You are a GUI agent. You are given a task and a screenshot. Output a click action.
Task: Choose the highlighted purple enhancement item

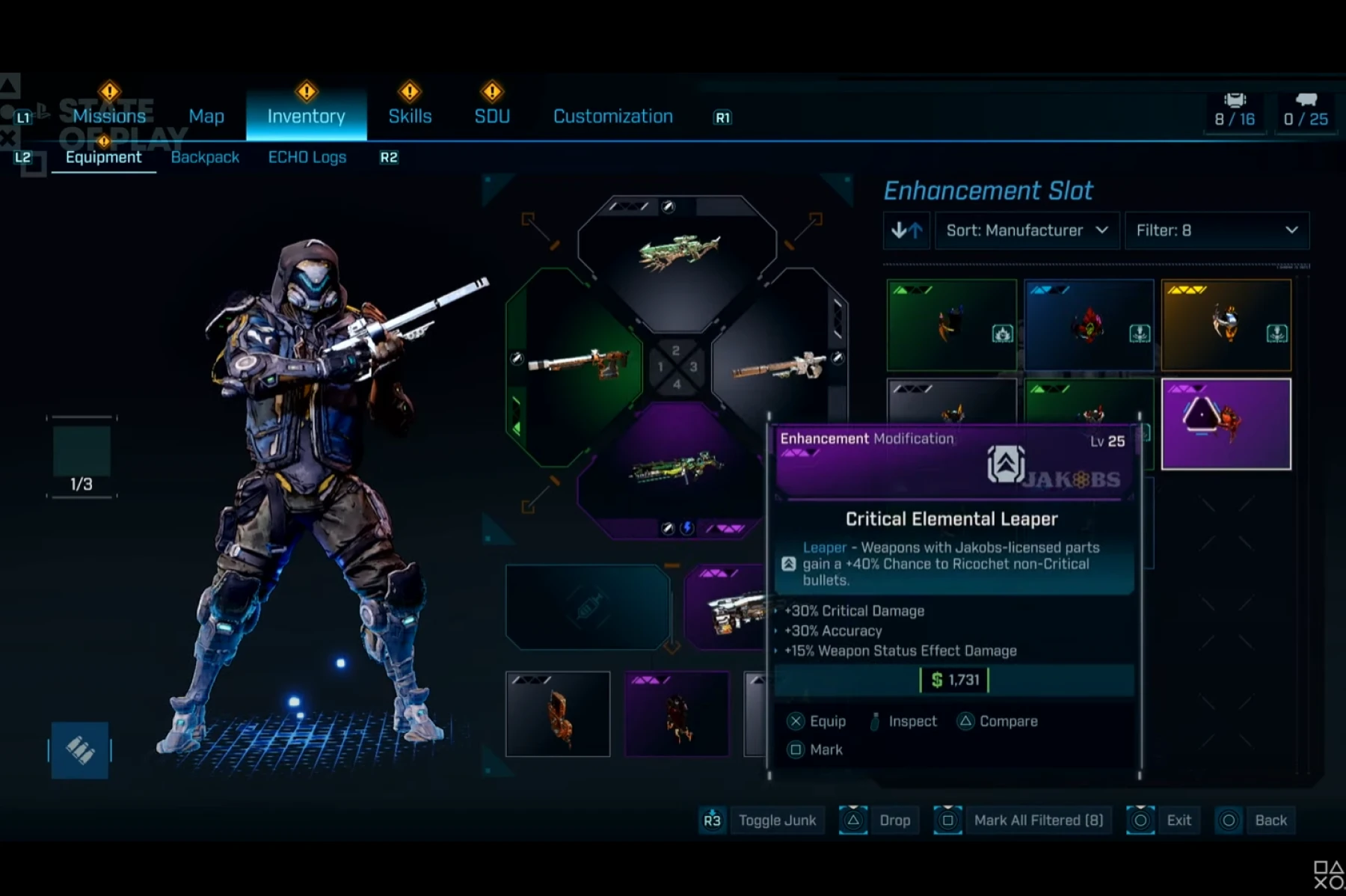point(1226,424)
